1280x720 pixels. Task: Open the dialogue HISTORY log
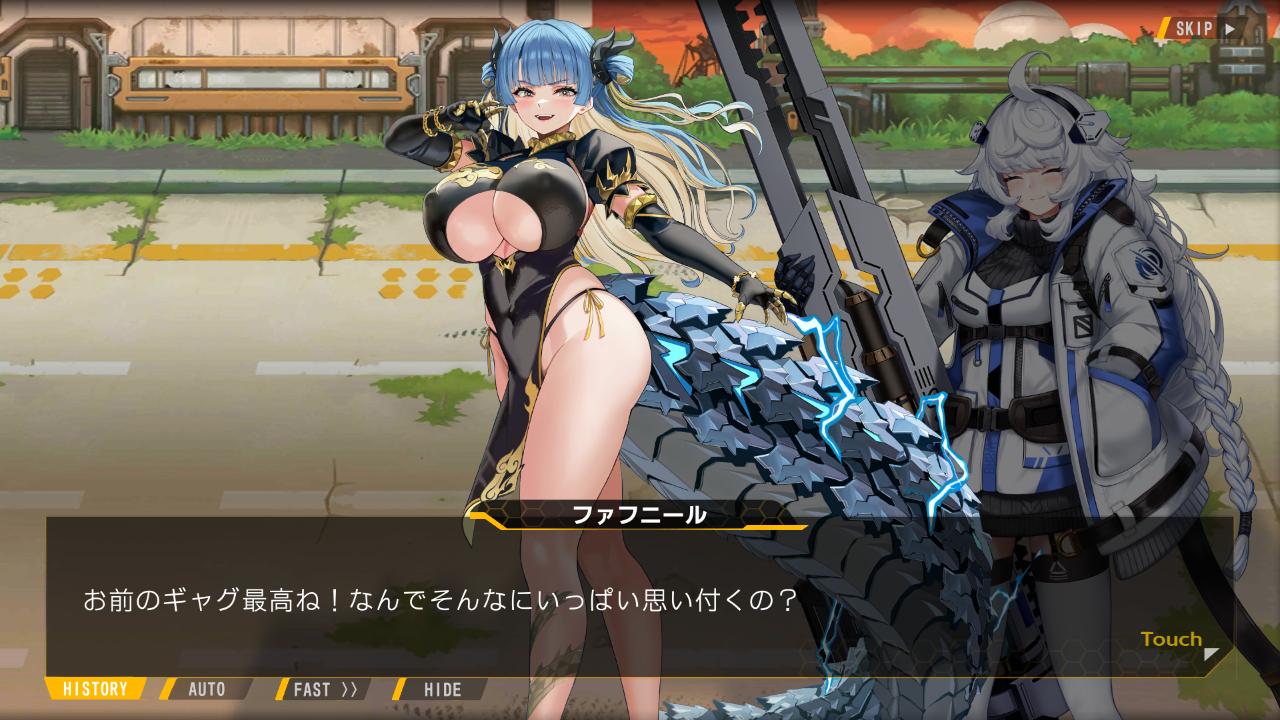tap(96, 689)
